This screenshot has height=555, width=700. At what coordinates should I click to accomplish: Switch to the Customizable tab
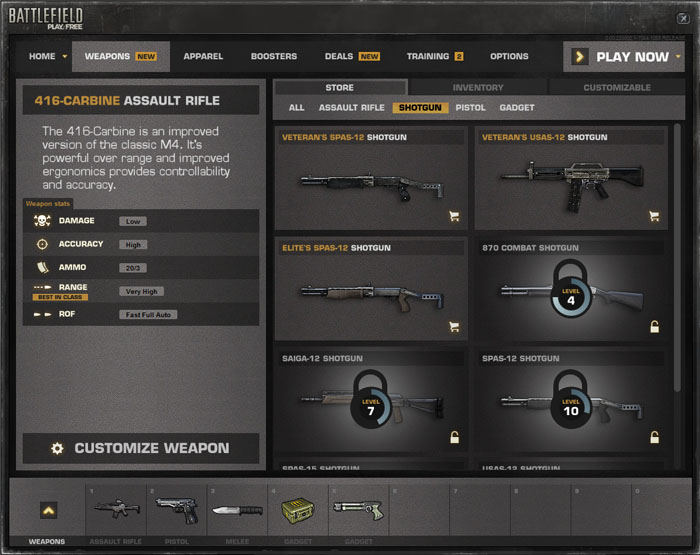(x=616, y=88)
